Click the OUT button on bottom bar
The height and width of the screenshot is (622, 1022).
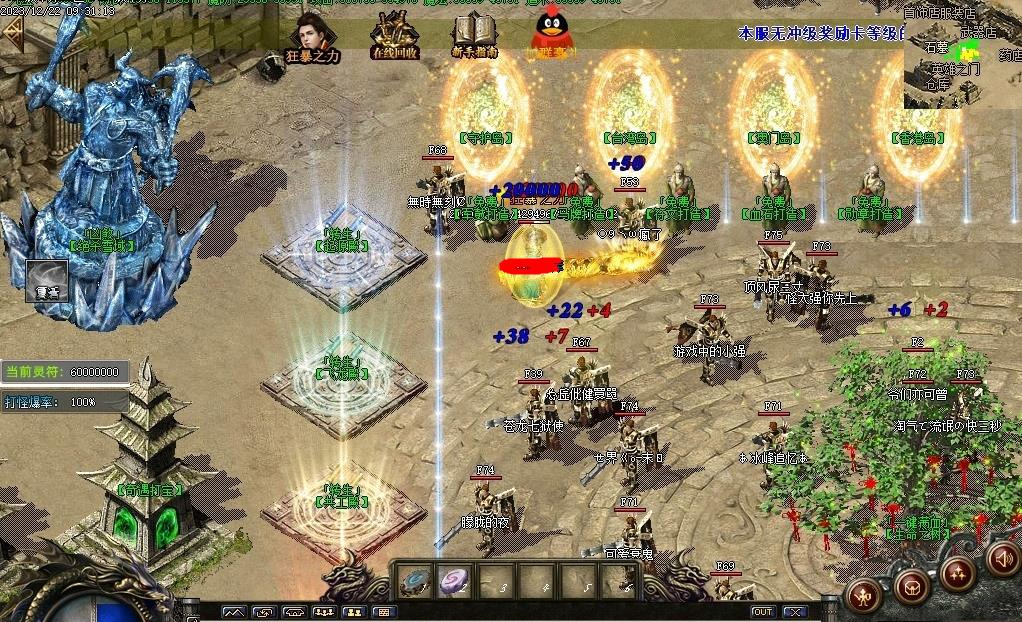point(763,611)
